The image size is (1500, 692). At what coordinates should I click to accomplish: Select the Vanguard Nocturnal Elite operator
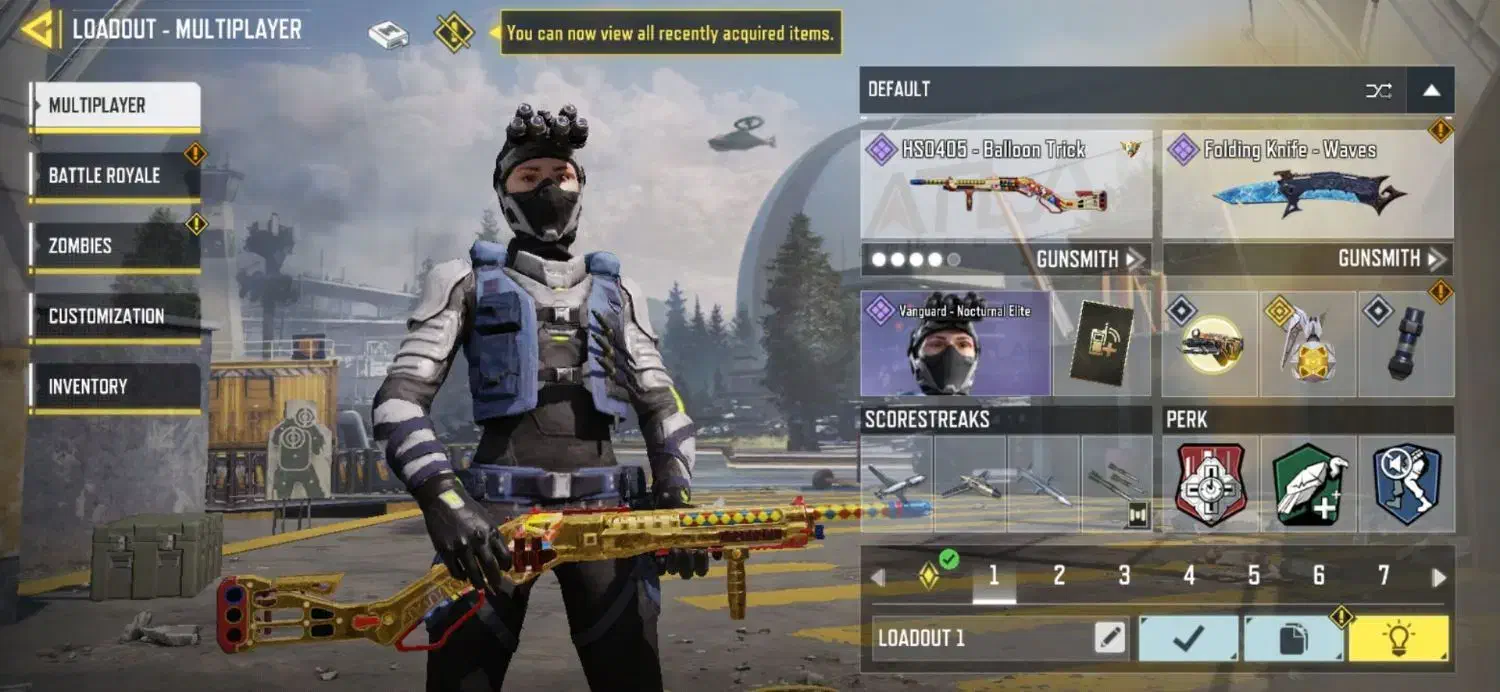coord(955,344)
